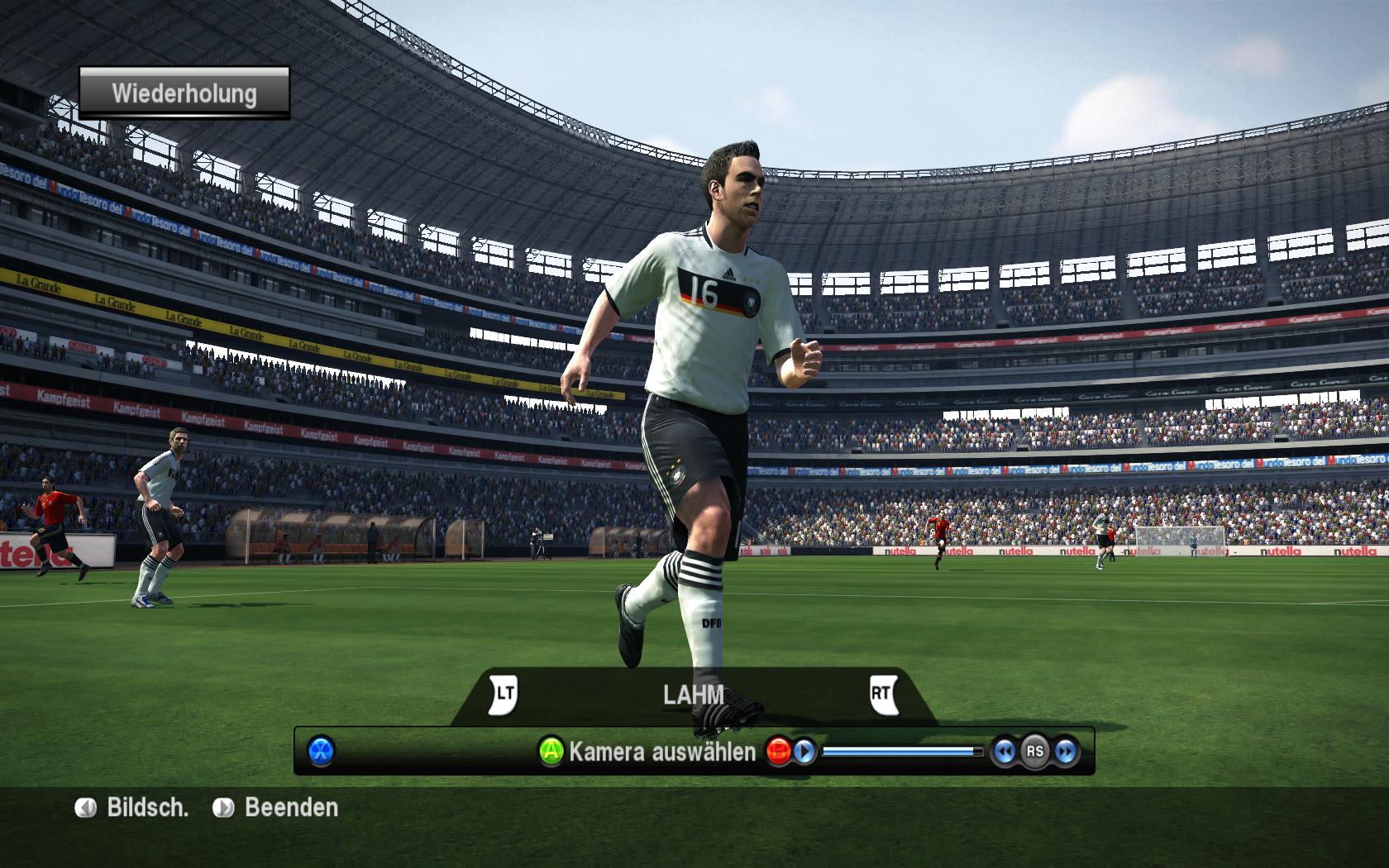Image resolution: width=1389 pixels, height=868 pixels.
Task: Open the Bildsch. screen option
Action: coord(133,808)
